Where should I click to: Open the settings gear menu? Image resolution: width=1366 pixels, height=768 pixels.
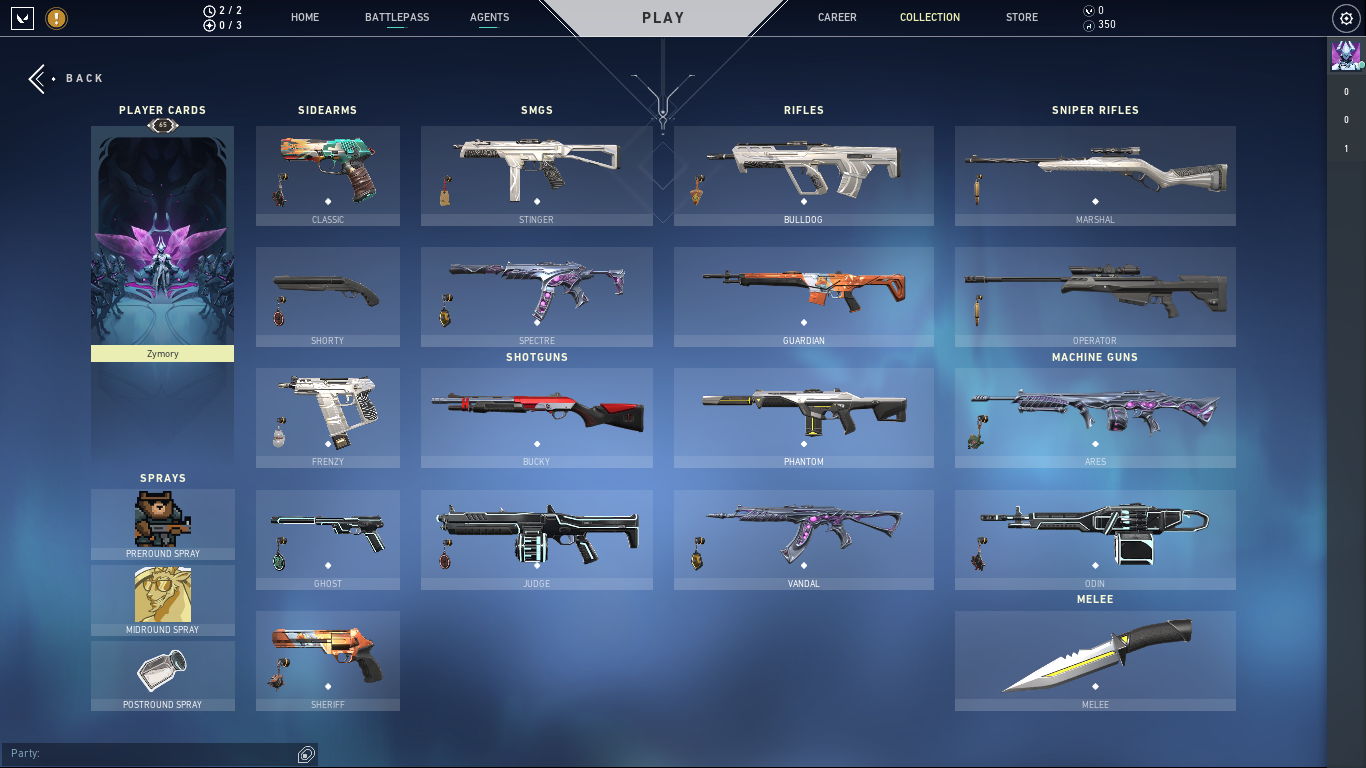(1344, 17)
